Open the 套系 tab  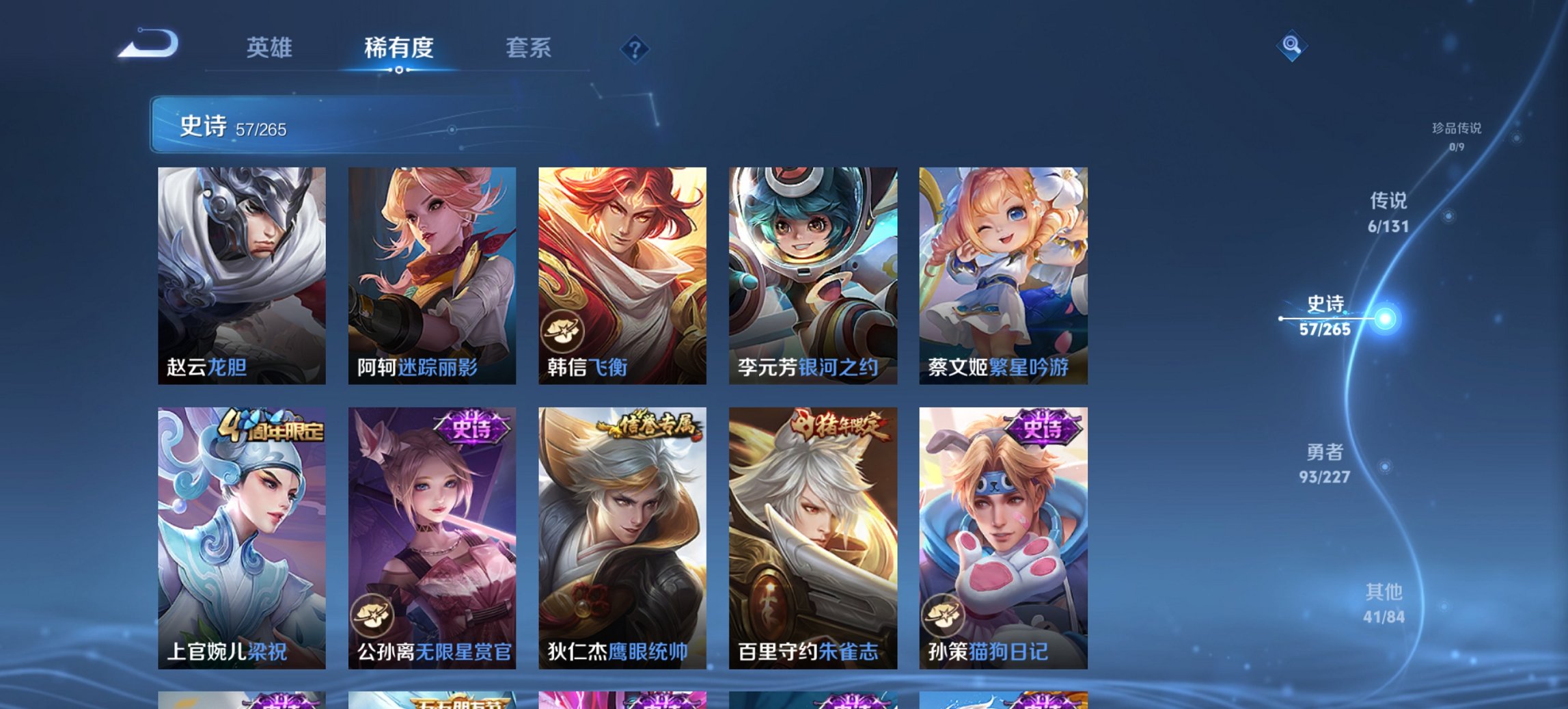point(529,48)
